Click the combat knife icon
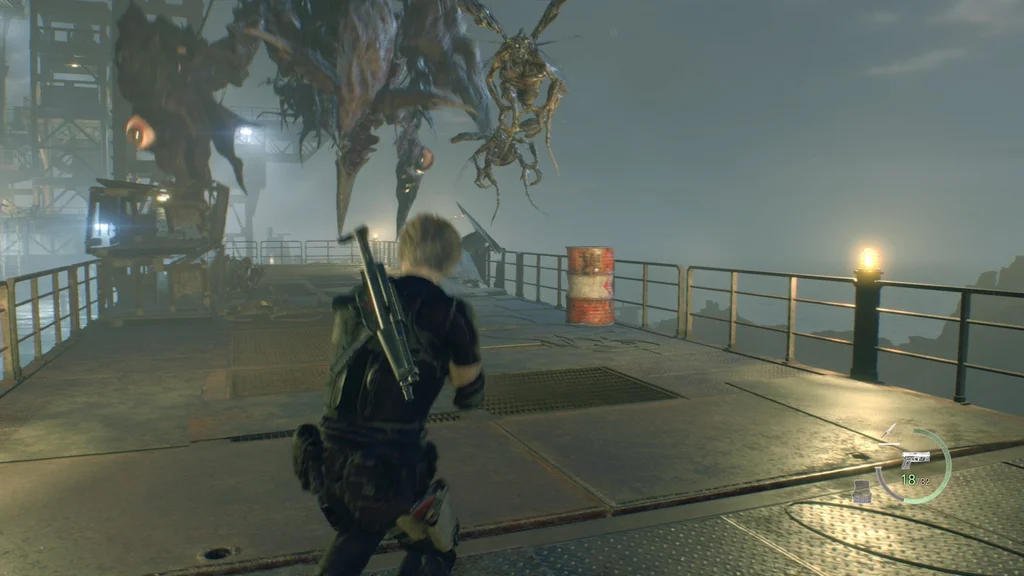The height and width of the screenshot is (576, 1024). pyautogui.click(x=888, y=433)
